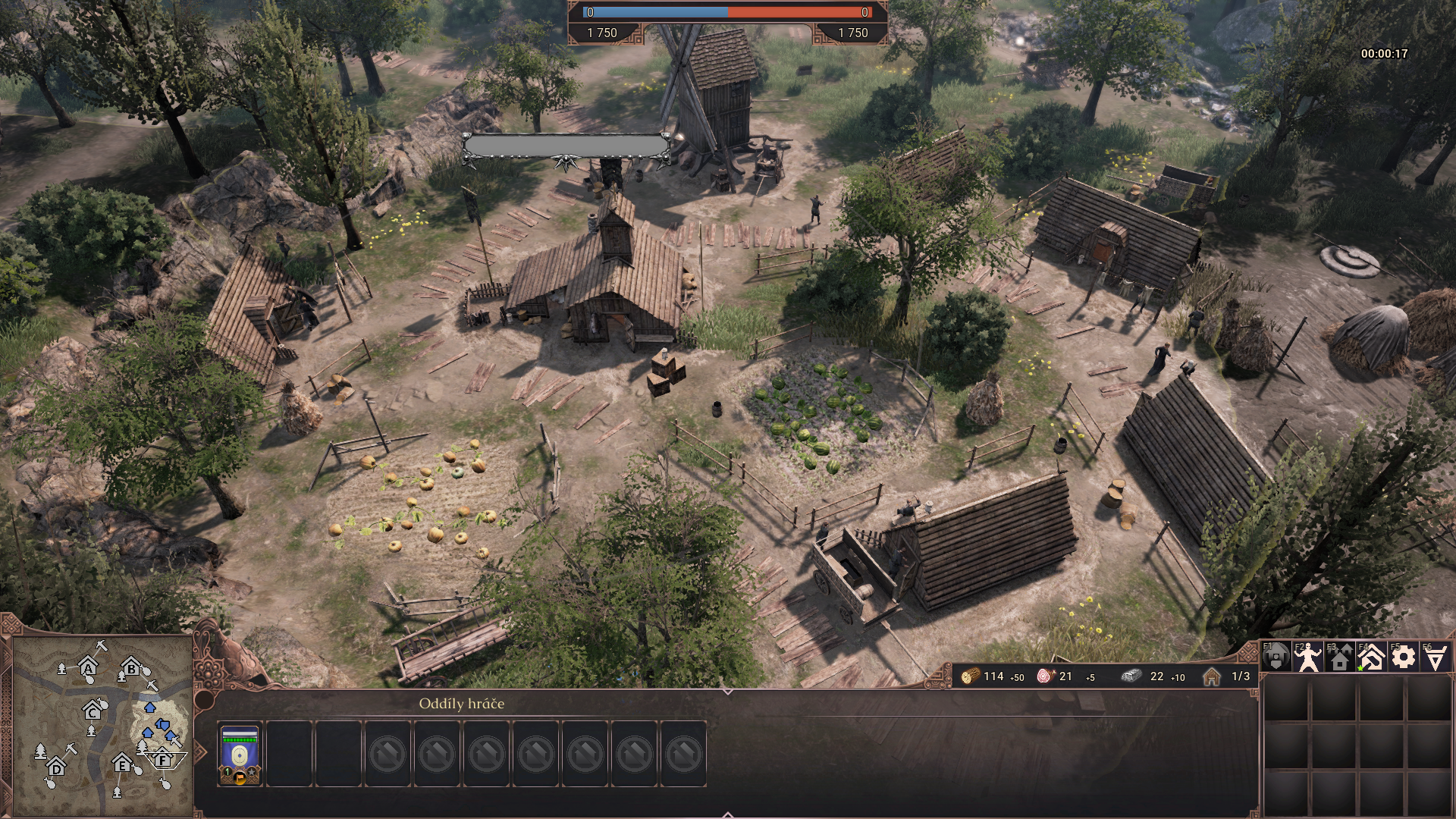The image size is (1456, 819).
Task: Select village B marker on minimap
Action: tap(132, 670)
